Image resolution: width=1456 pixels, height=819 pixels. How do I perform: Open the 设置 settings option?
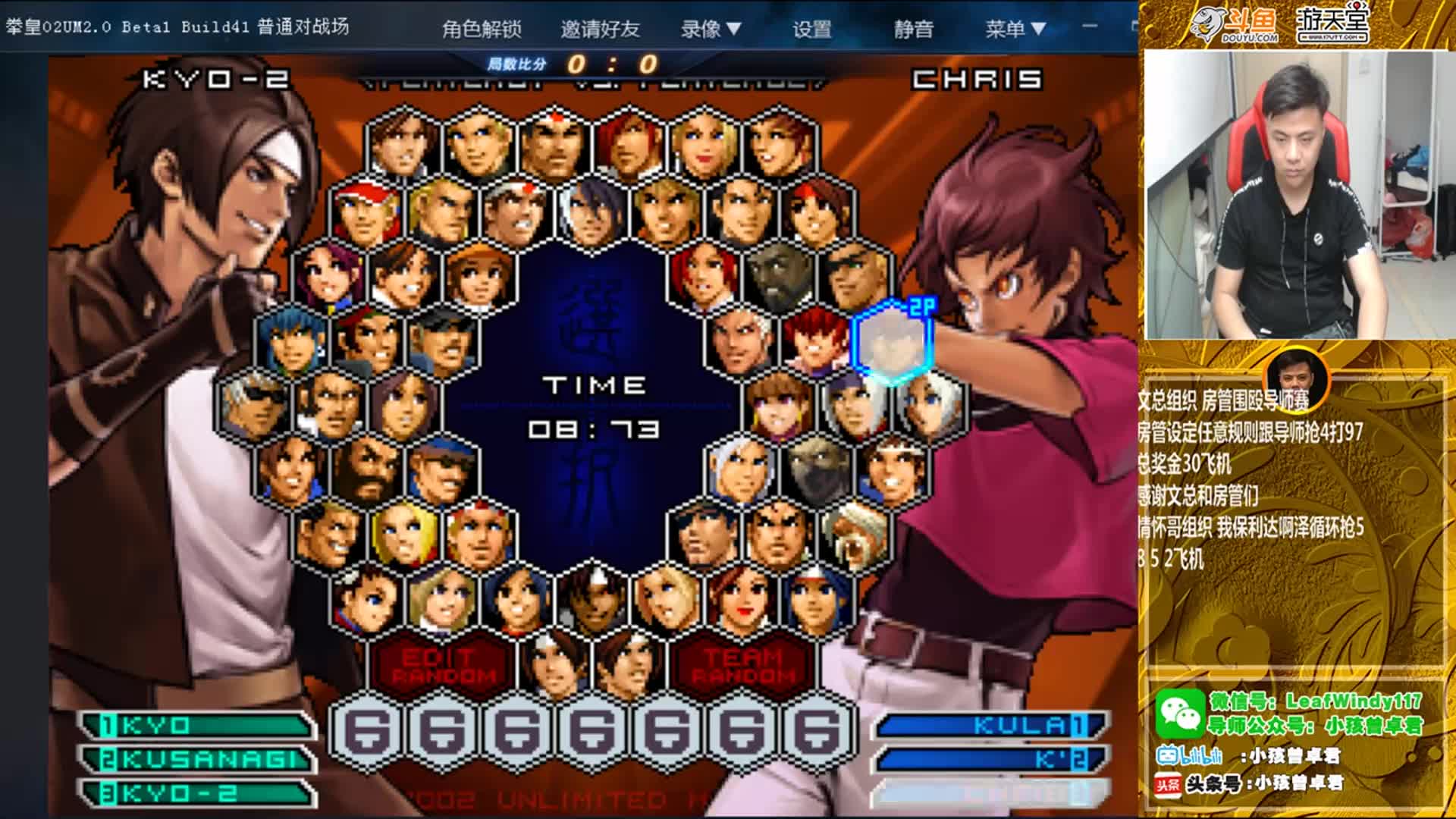[x=812, y=29]
